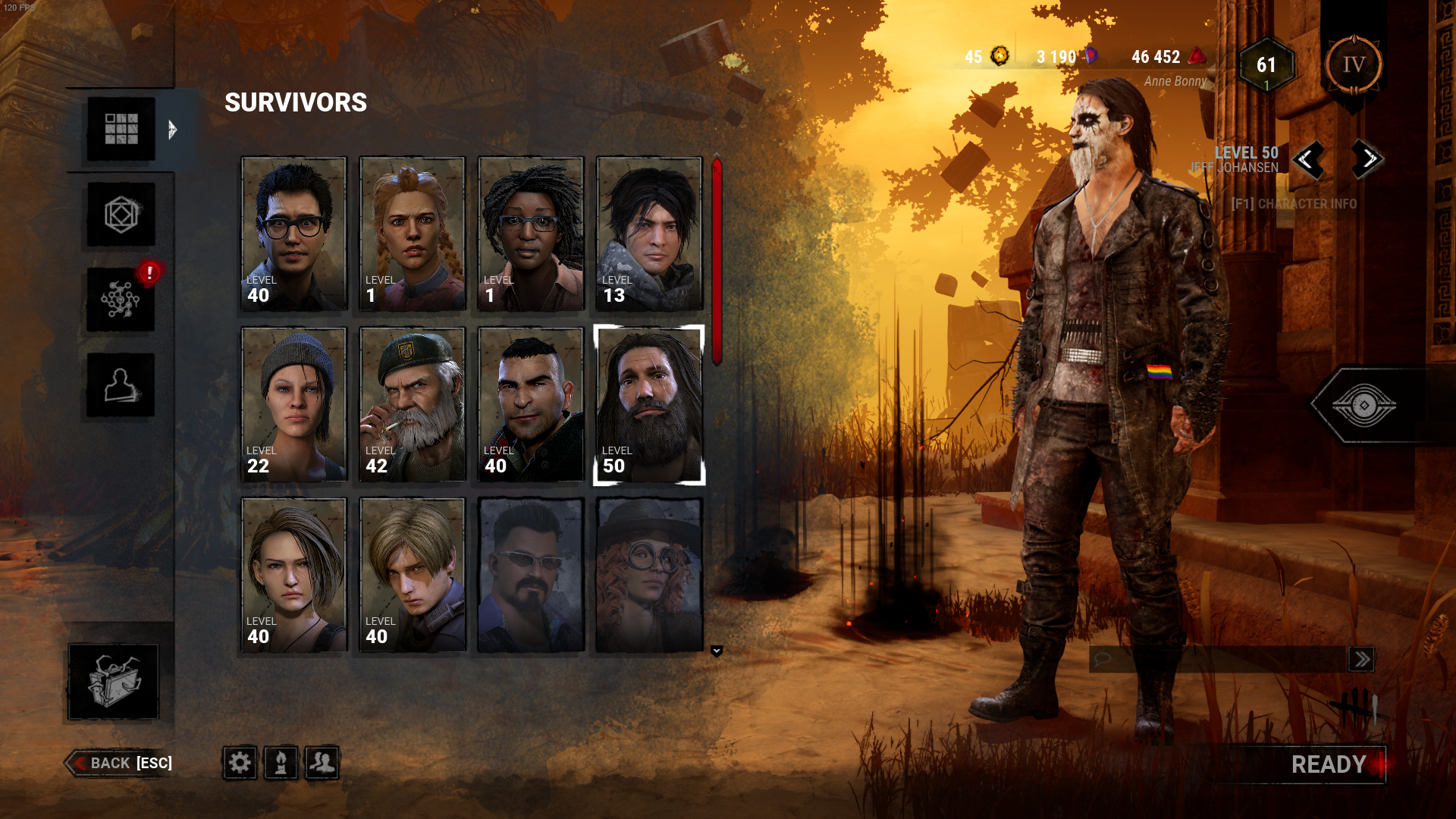
Task: Open the Bloodweb with the alert notification
Action: pos(121,299)
